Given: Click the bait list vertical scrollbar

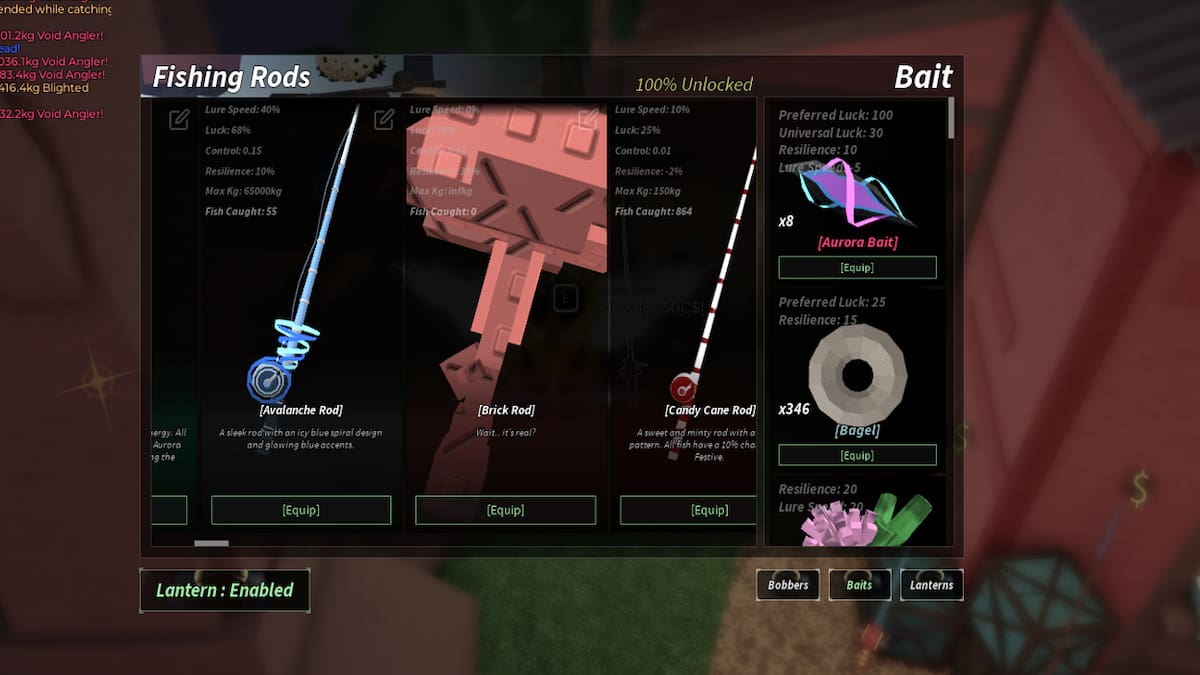Looking at the screenshot, I should tap(950, 117).
